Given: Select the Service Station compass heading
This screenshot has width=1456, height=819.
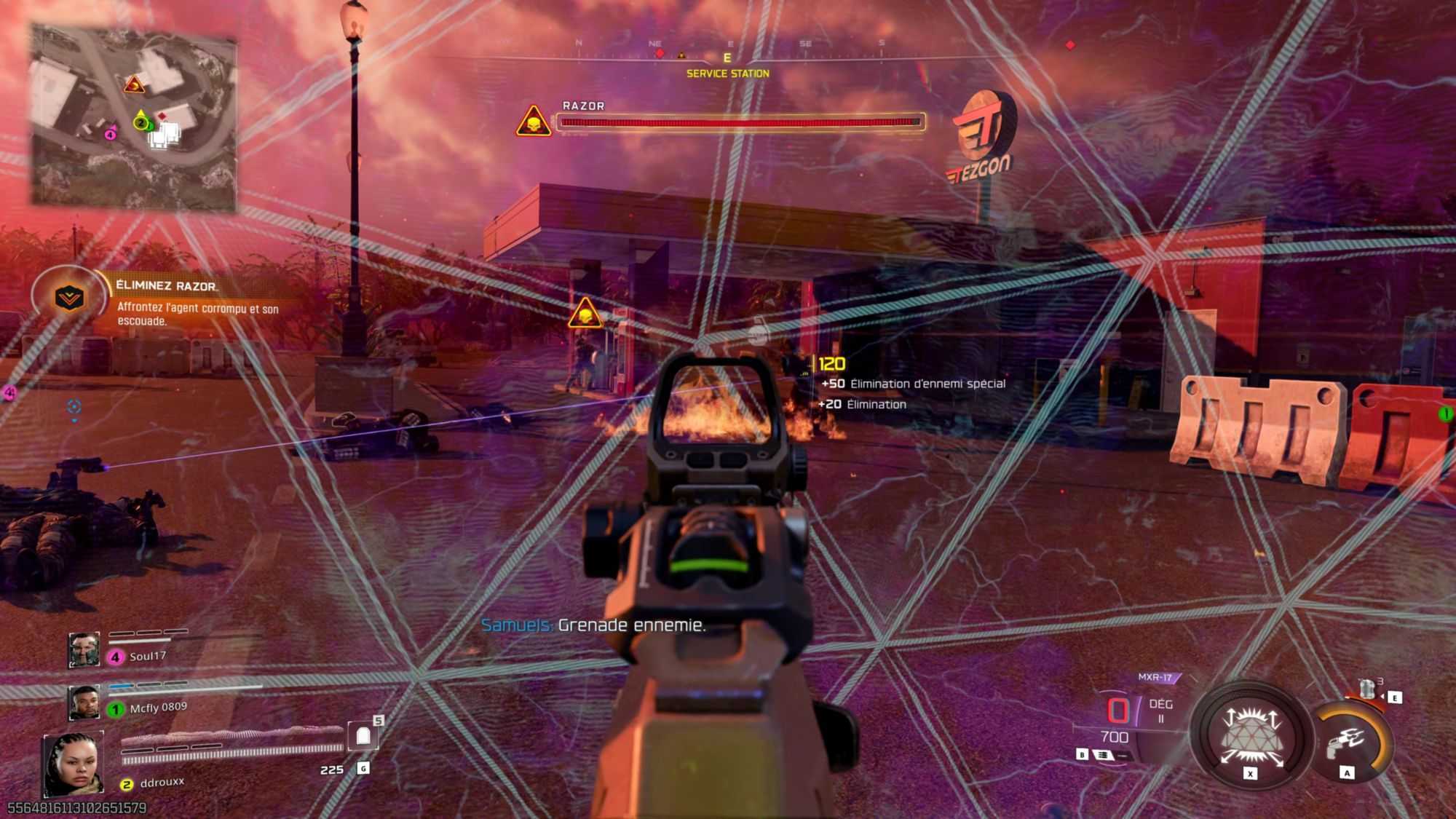Looking at the screenshot, I should click(727, 73).
